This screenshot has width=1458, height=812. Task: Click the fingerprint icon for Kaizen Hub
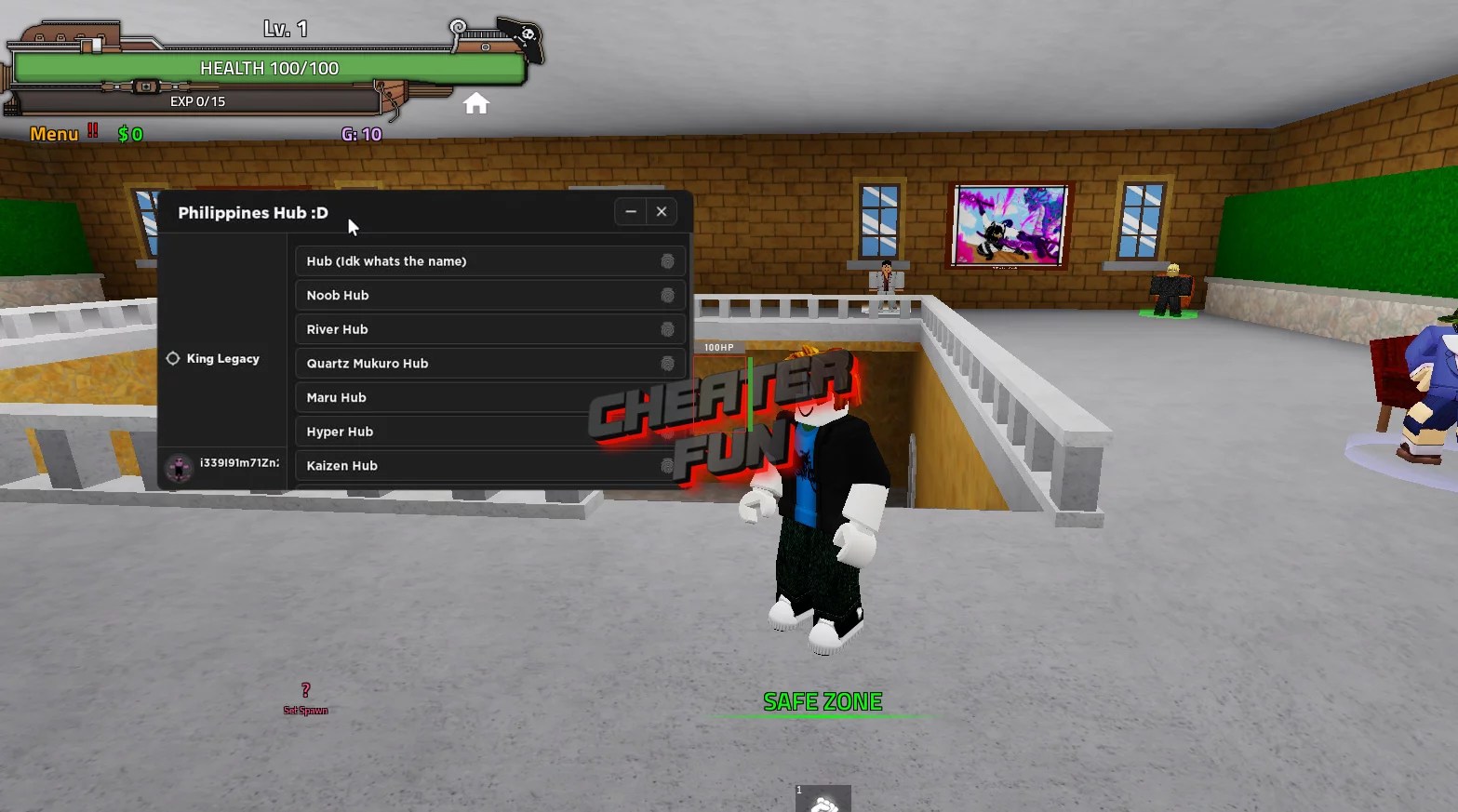tap(667, 465)
